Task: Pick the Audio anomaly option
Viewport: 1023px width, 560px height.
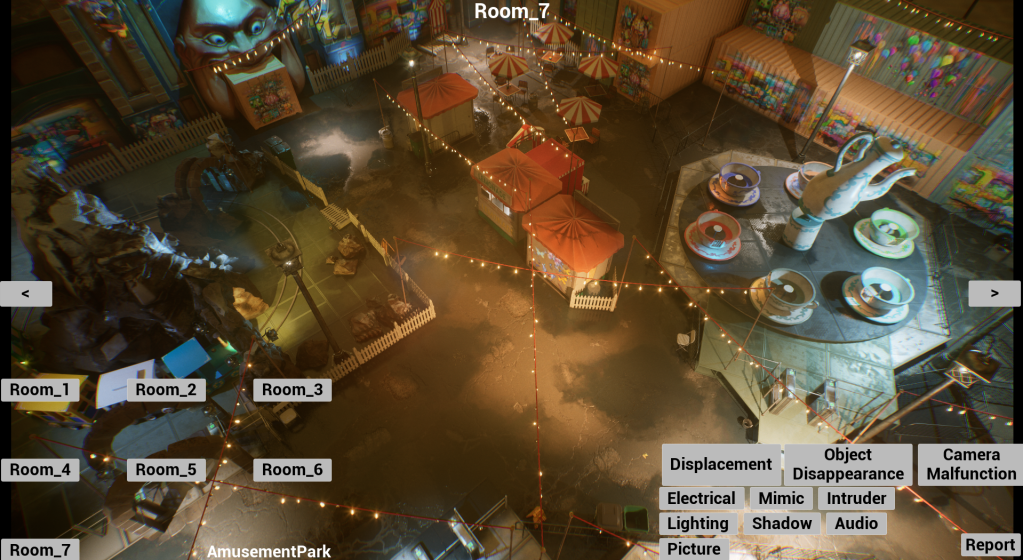Action: pyautogui.click(x=856, y=523)
